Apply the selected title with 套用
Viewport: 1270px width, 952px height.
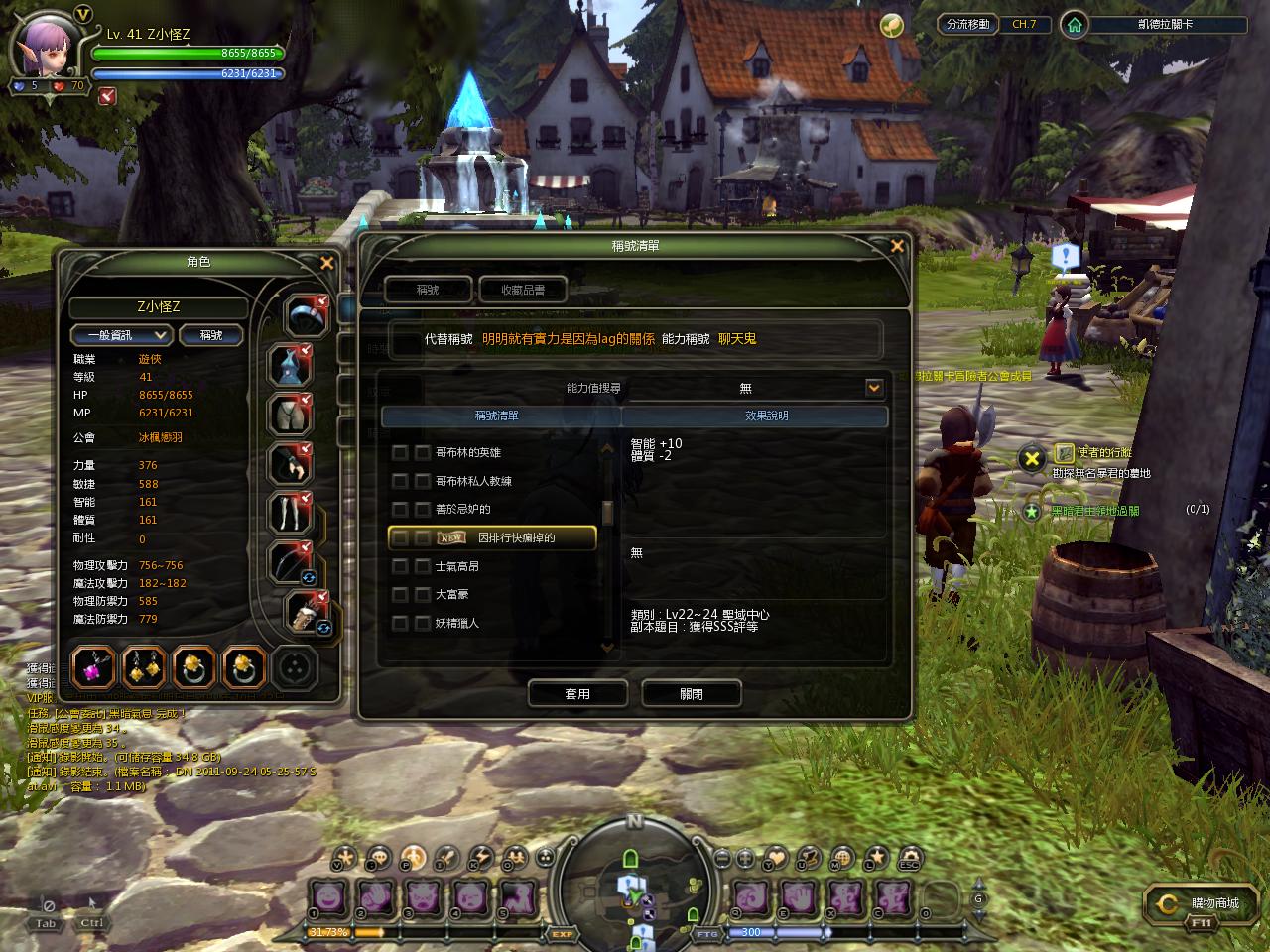(x=577, y=694)
